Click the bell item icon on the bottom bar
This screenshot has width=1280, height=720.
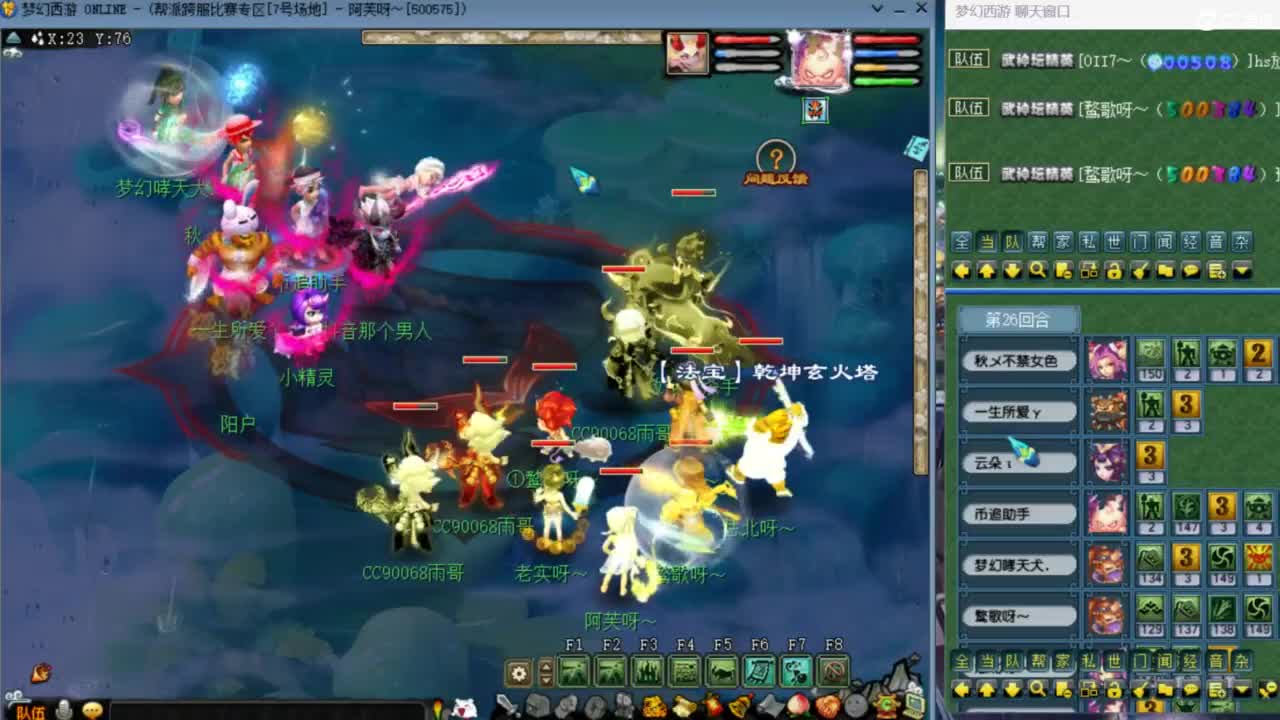coord(738,705)
